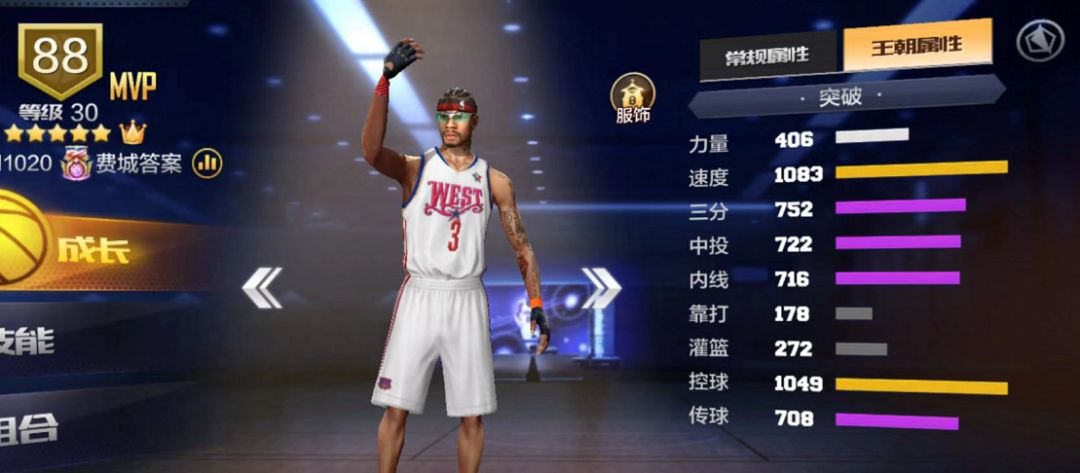Click the pentagon radar chart icon

1039,41
